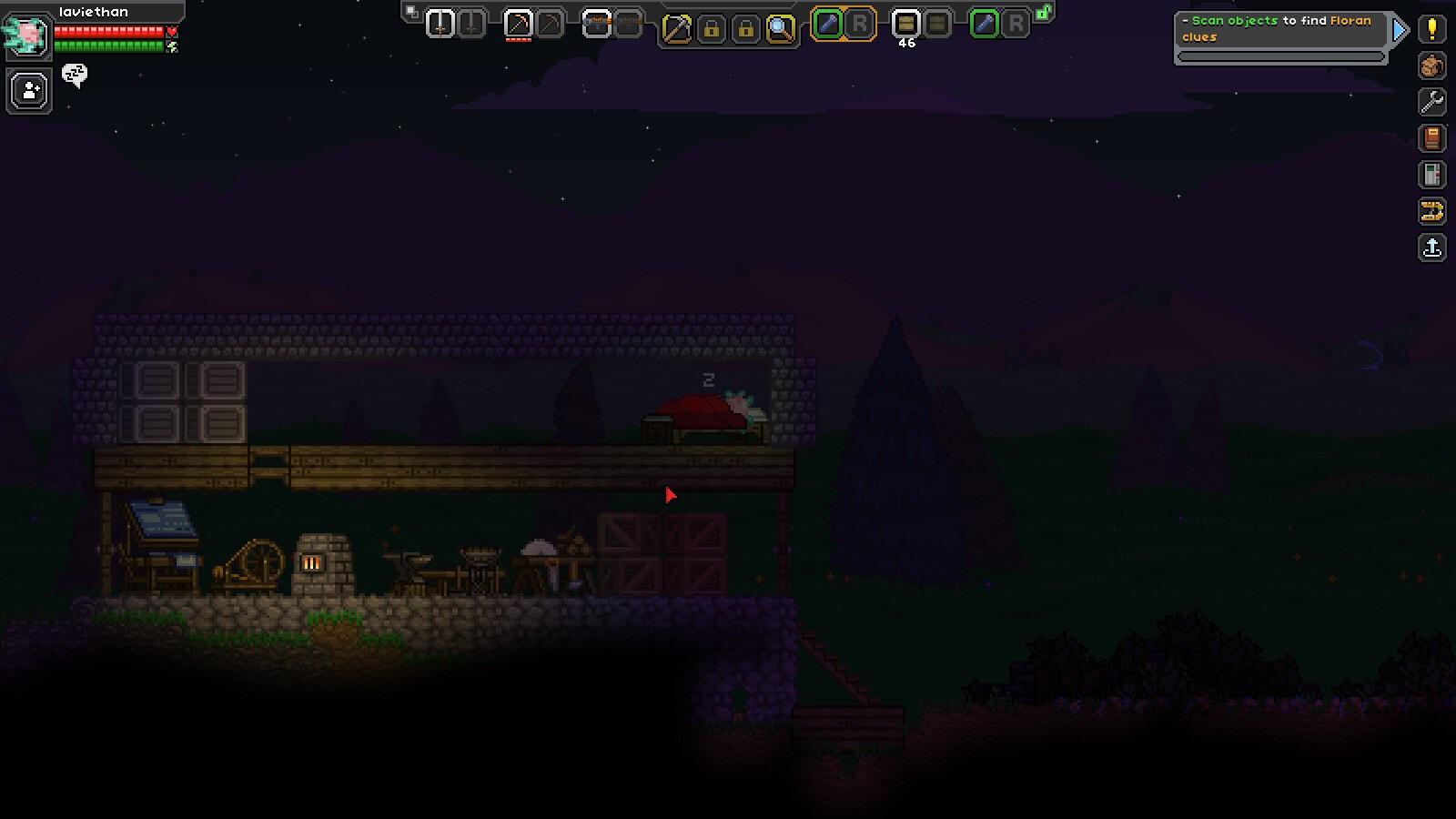This screenshot has height=819, width=1456.
Task: Expand alternate hotbar via stacked squares icon
Action: coord(411,11)
